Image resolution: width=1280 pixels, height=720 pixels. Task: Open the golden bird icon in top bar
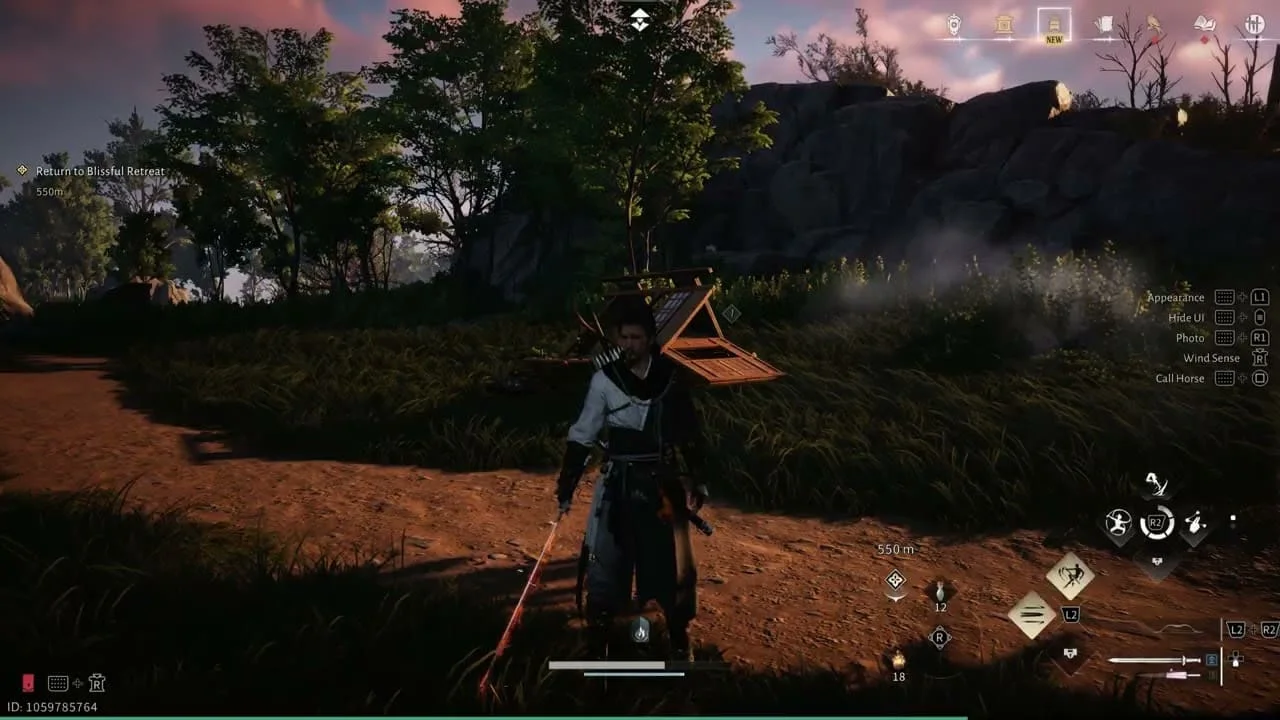(x=1153, y=24)
